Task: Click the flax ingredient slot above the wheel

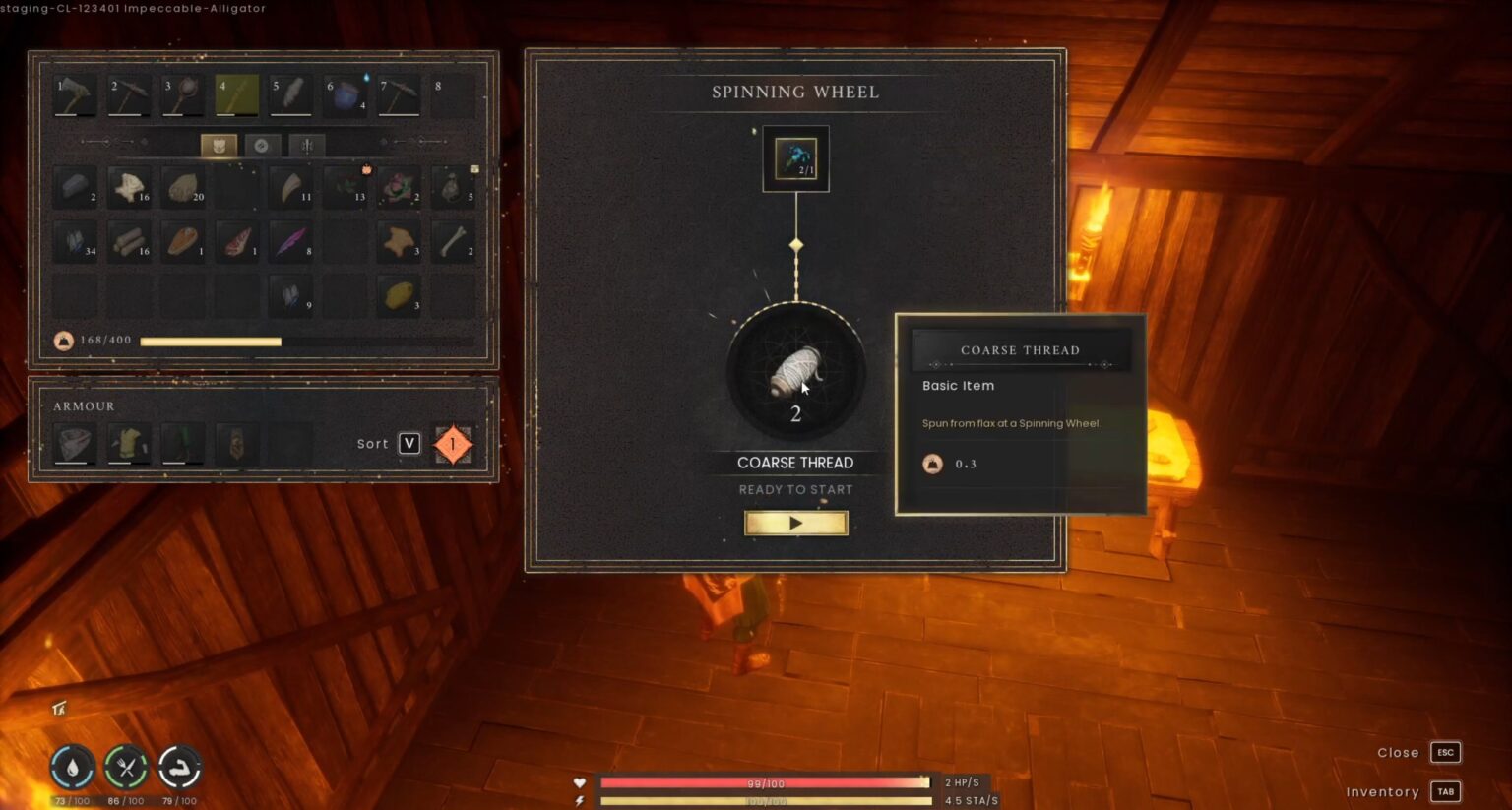Action: point(795,157)
